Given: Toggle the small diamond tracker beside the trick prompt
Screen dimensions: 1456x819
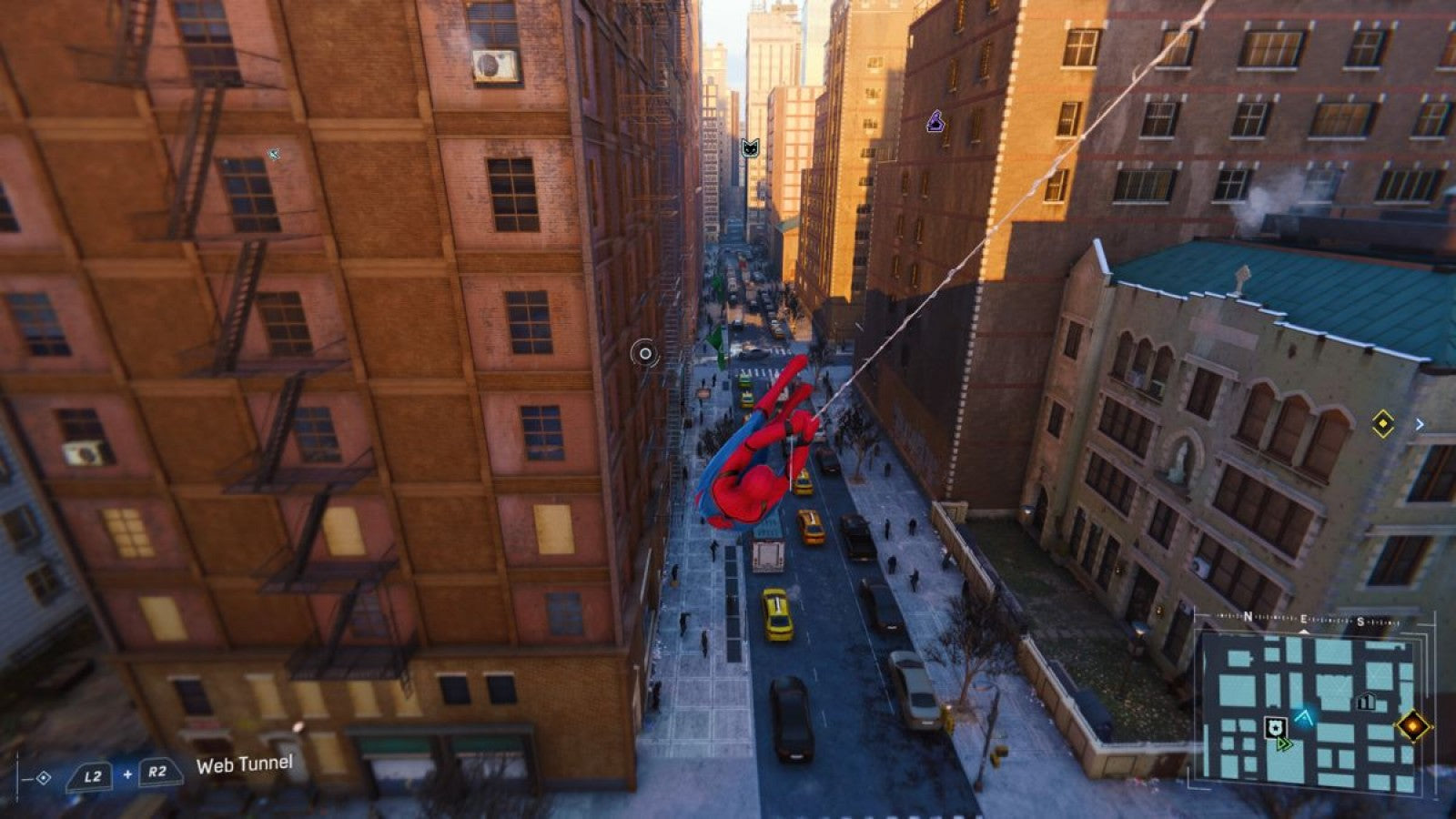Looking at the screenshot, I should (43, 778).
